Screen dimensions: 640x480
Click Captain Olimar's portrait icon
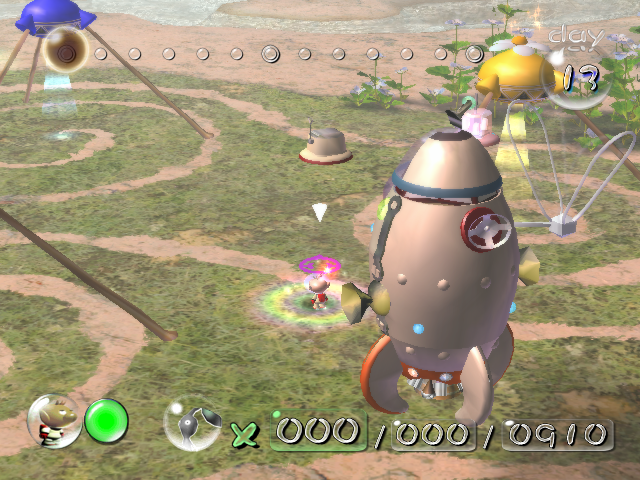click(x=54, y=420)
